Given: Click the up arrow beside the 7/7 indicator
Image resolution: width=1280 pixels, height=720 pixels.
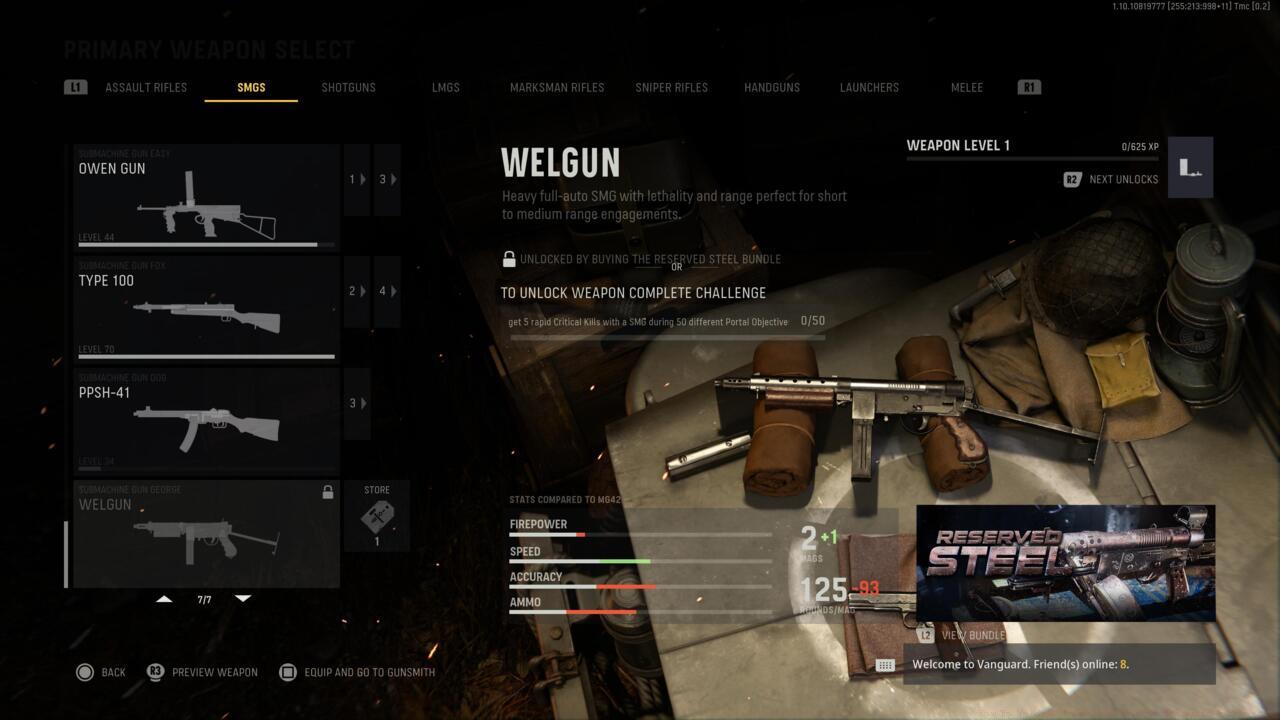Looking at the screenshot, I should (x=163, y=597).
